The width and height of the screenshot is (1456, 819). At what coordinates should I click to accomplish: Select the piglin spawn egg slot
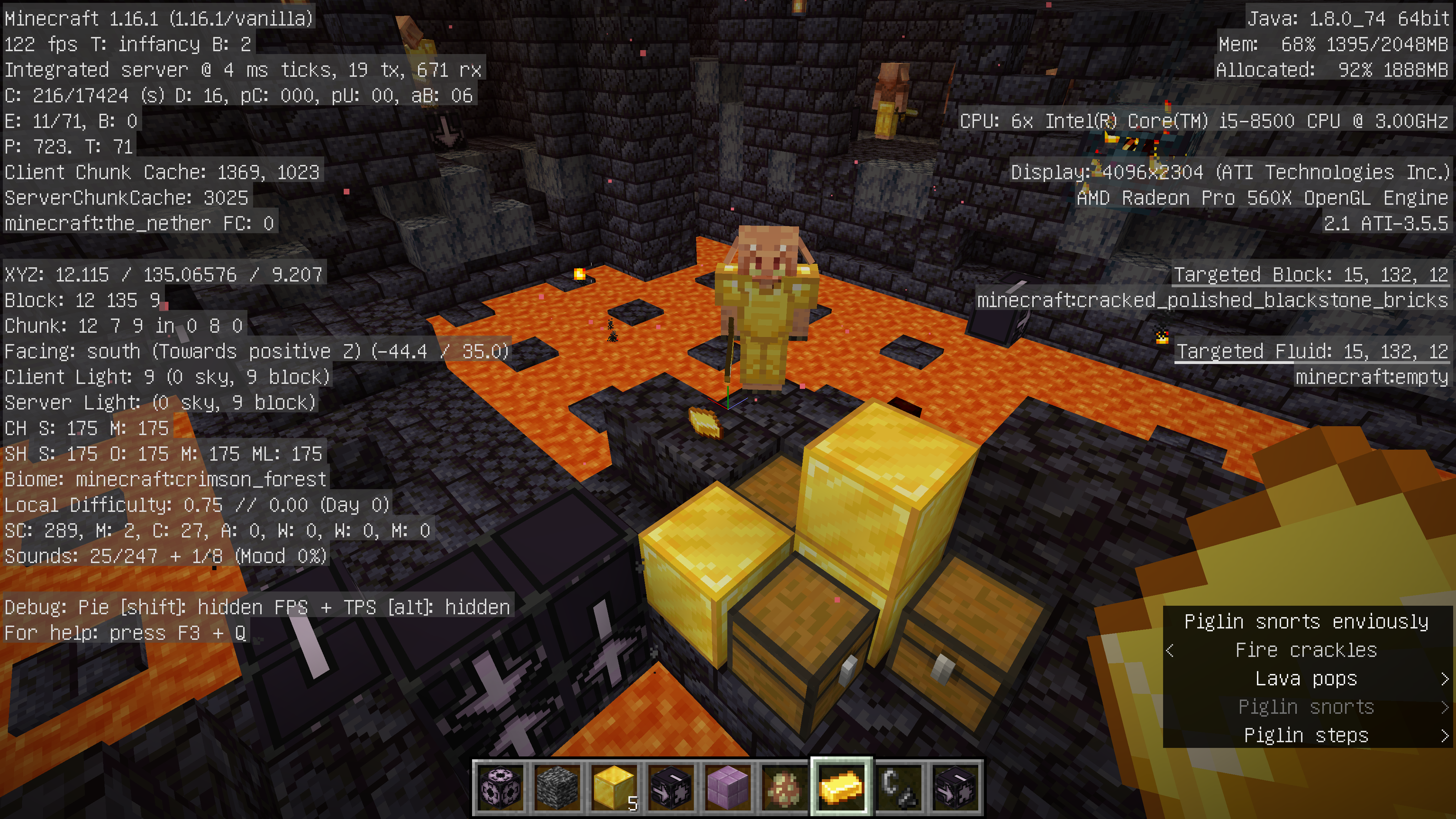tap(785, 787)
